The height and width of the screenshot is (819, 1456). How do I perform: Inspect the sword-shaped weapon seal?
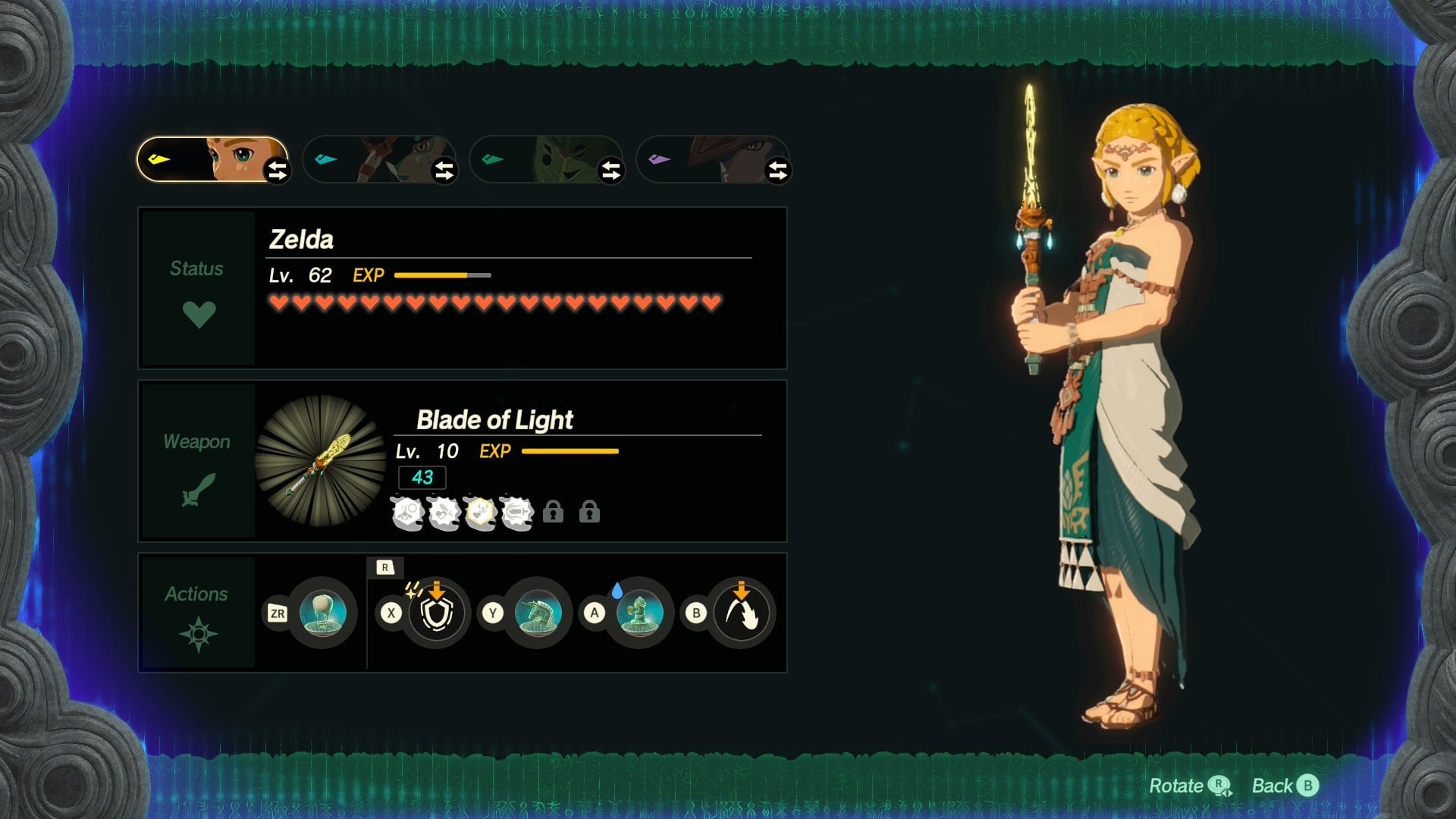coord(517,513)
